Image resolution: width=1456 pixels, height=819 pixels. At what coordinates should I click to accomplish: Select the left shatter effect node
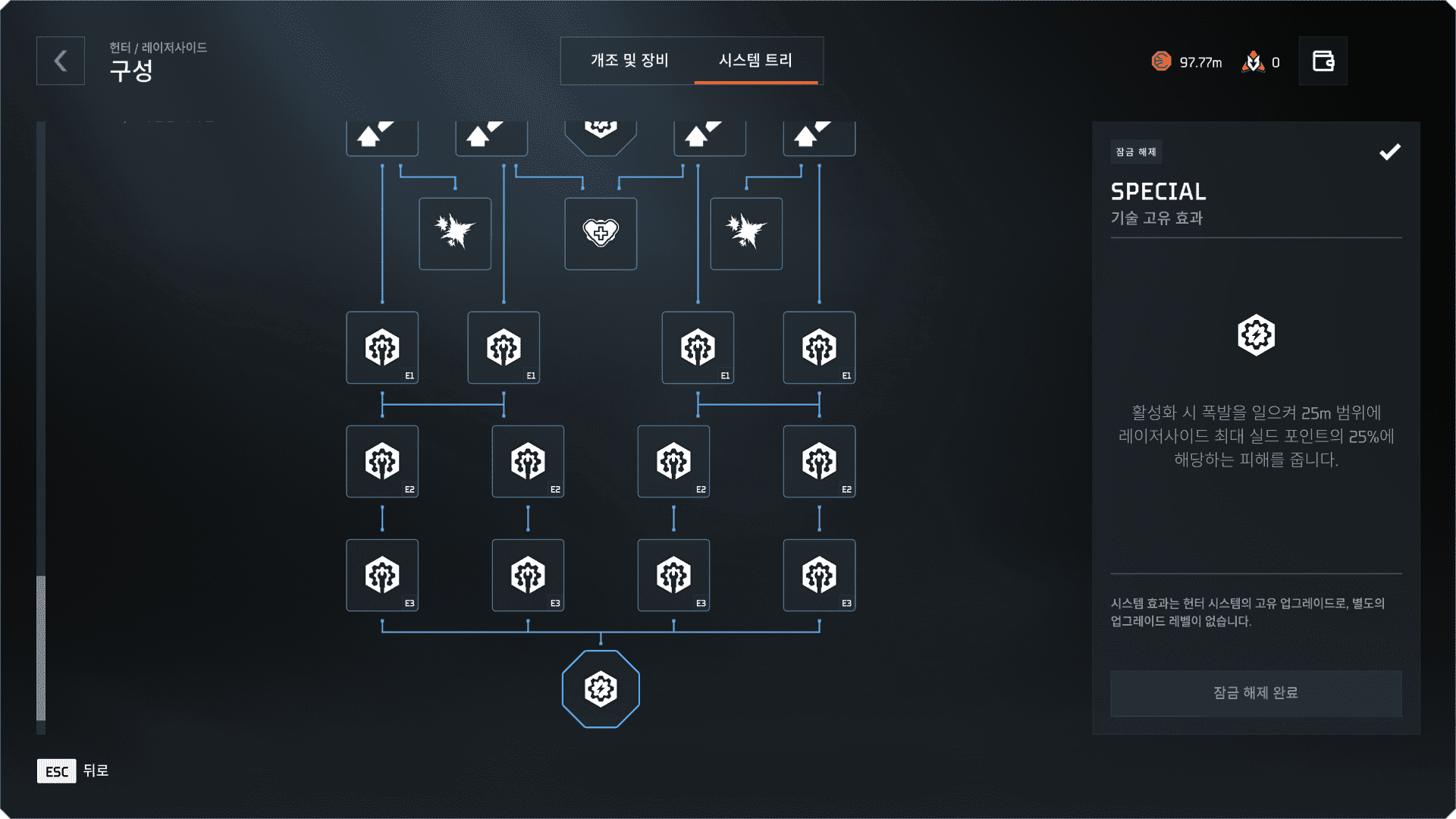pyautogui.click(x=455, y=234)
